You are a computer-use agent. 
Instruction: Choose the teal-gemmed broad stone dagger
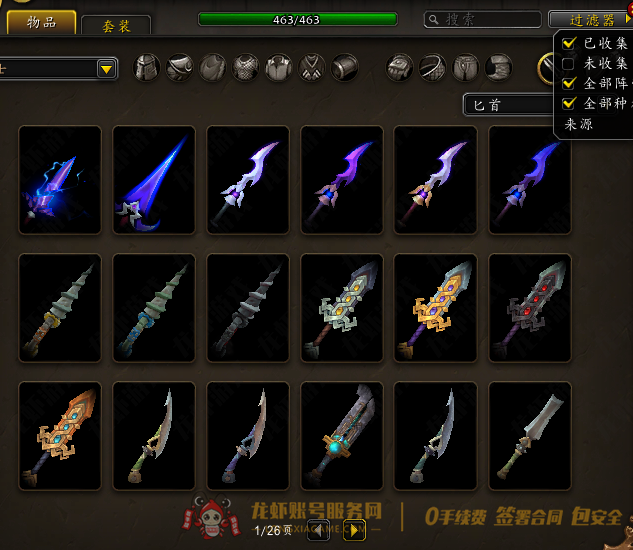[342, 435]
